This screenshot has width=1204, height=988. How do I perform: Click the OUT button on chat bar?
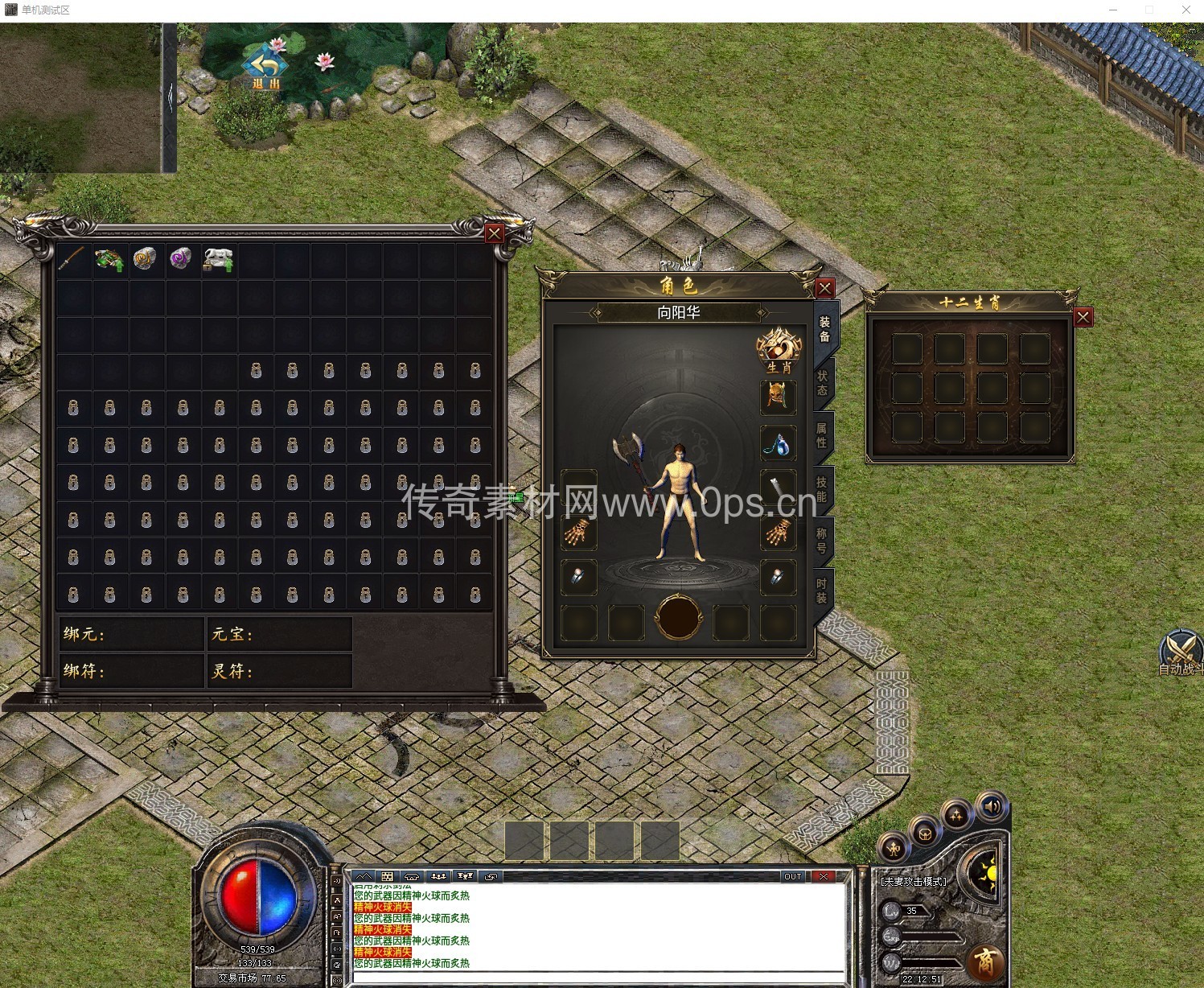(x=792, y=876)
